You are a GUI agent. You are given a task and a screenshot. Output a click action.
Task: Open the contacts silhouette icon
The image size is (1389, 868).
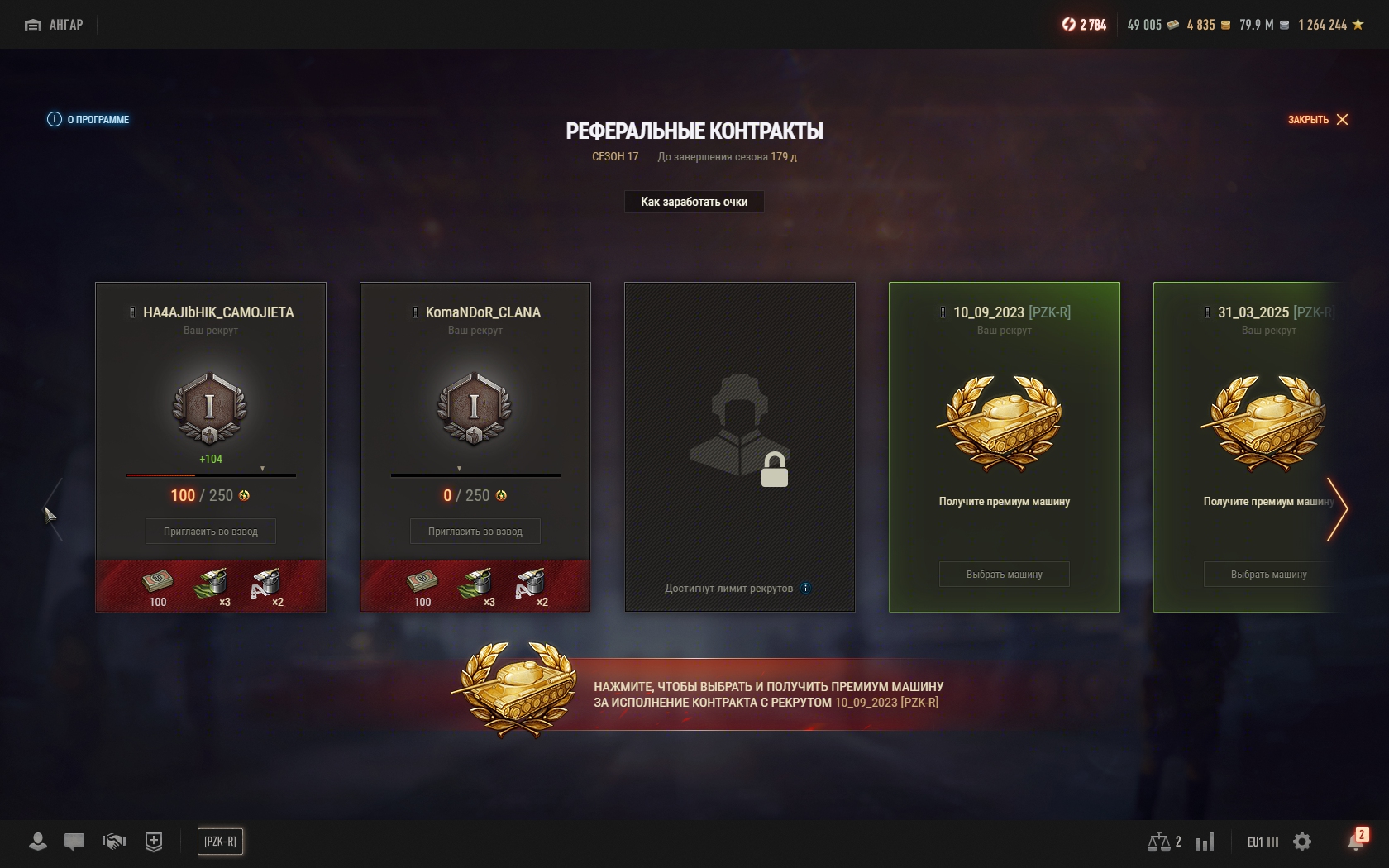point(37,842)
